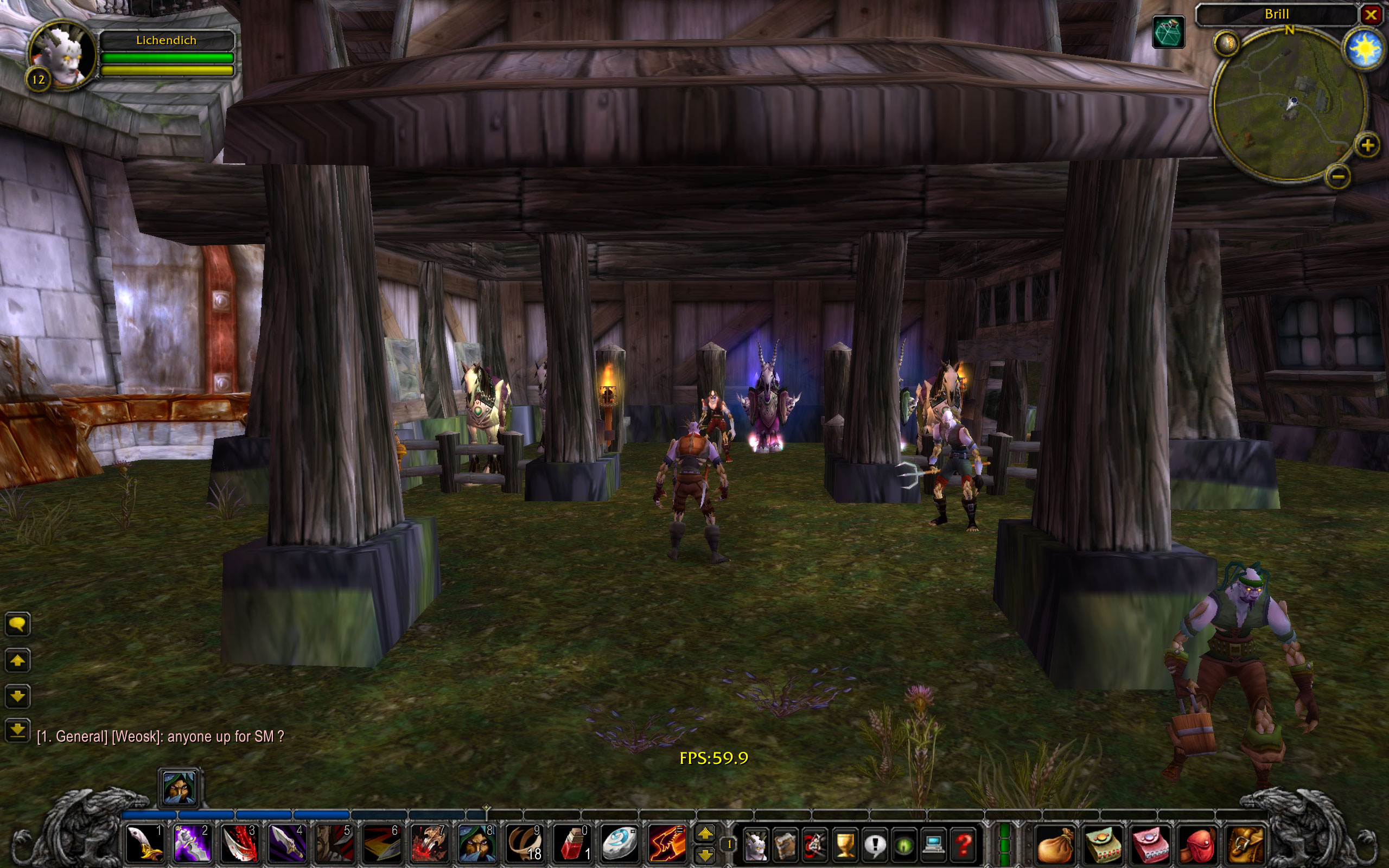Use the linen bandage in slot 9

tap(524, 843)
